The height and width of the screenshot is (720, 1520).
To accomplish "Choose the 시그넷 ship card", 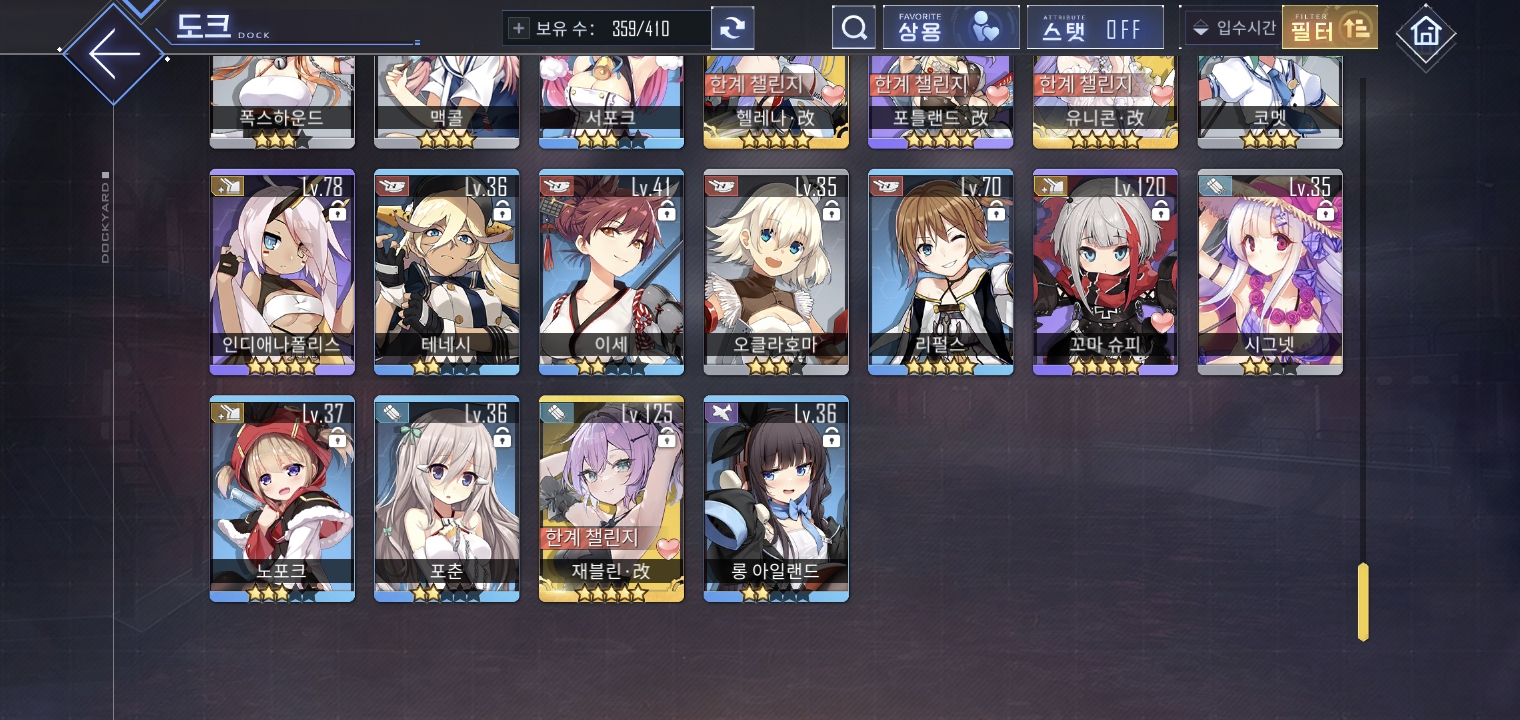I will [1270, 272].
